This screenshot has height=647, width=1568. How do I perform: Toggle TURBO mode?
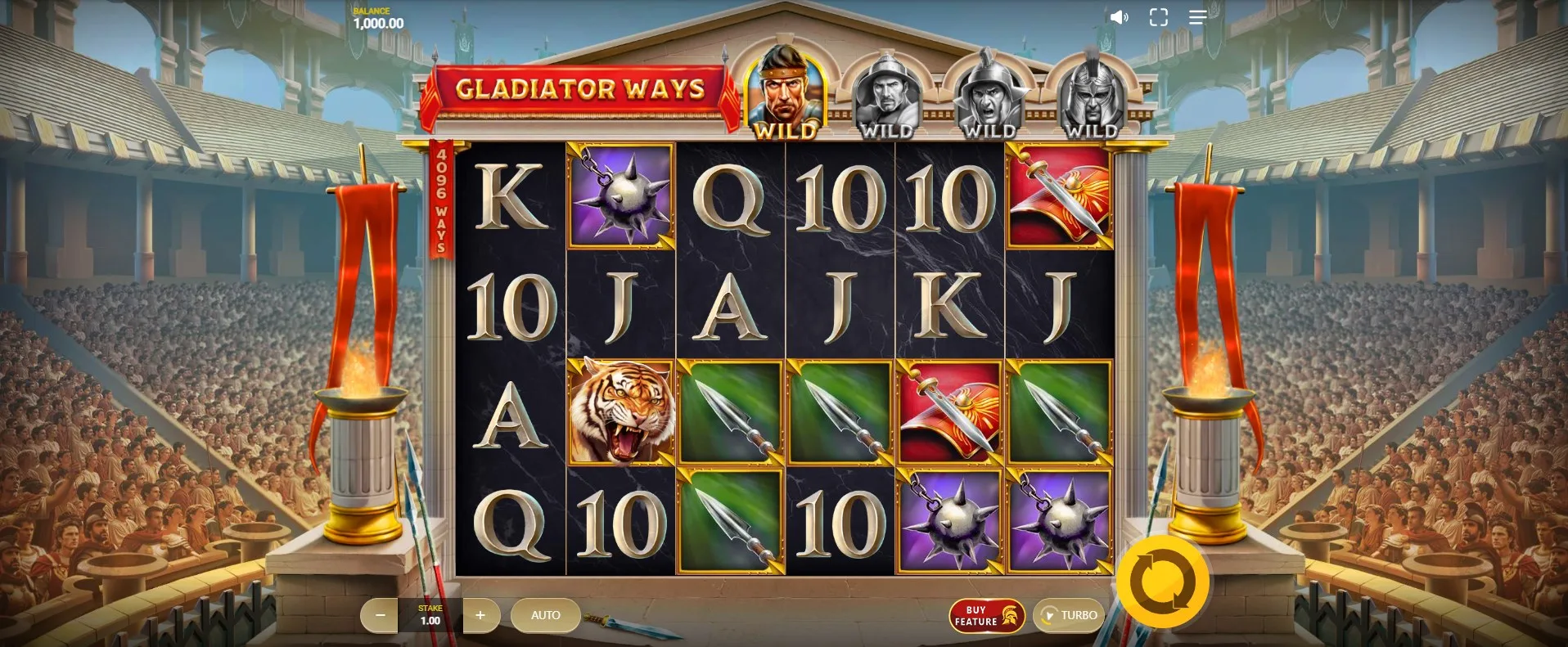point(1069,615)
